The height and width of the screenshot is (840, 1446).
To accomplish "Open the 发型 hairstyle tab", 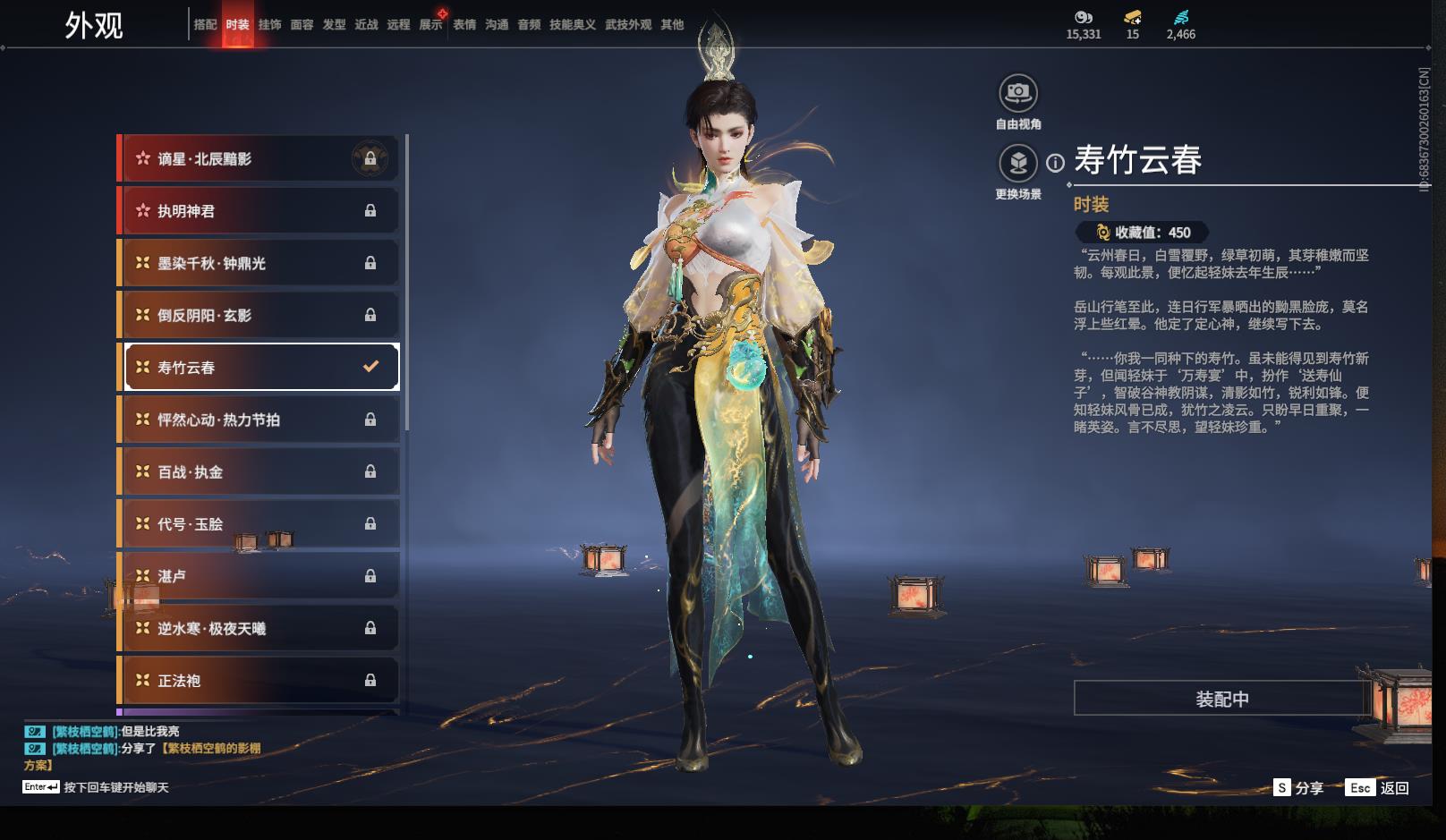I will click(x=334, y=25).
